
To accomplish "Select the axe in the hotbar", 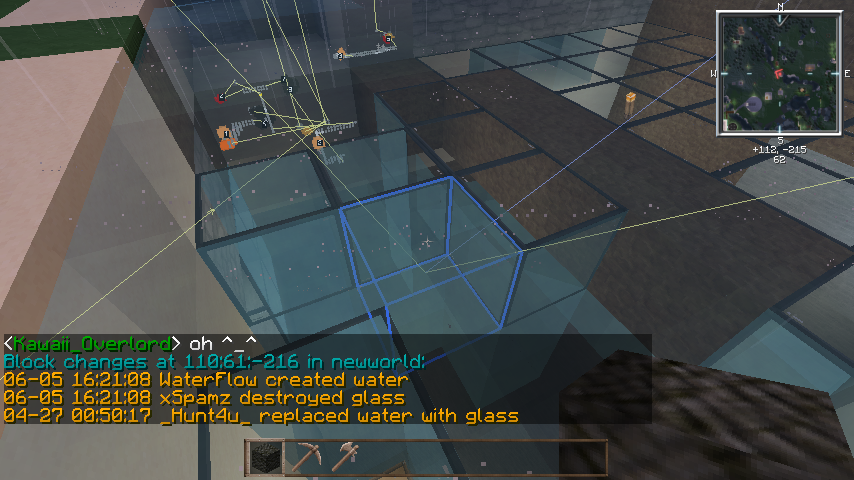I will tap(344, 457).
